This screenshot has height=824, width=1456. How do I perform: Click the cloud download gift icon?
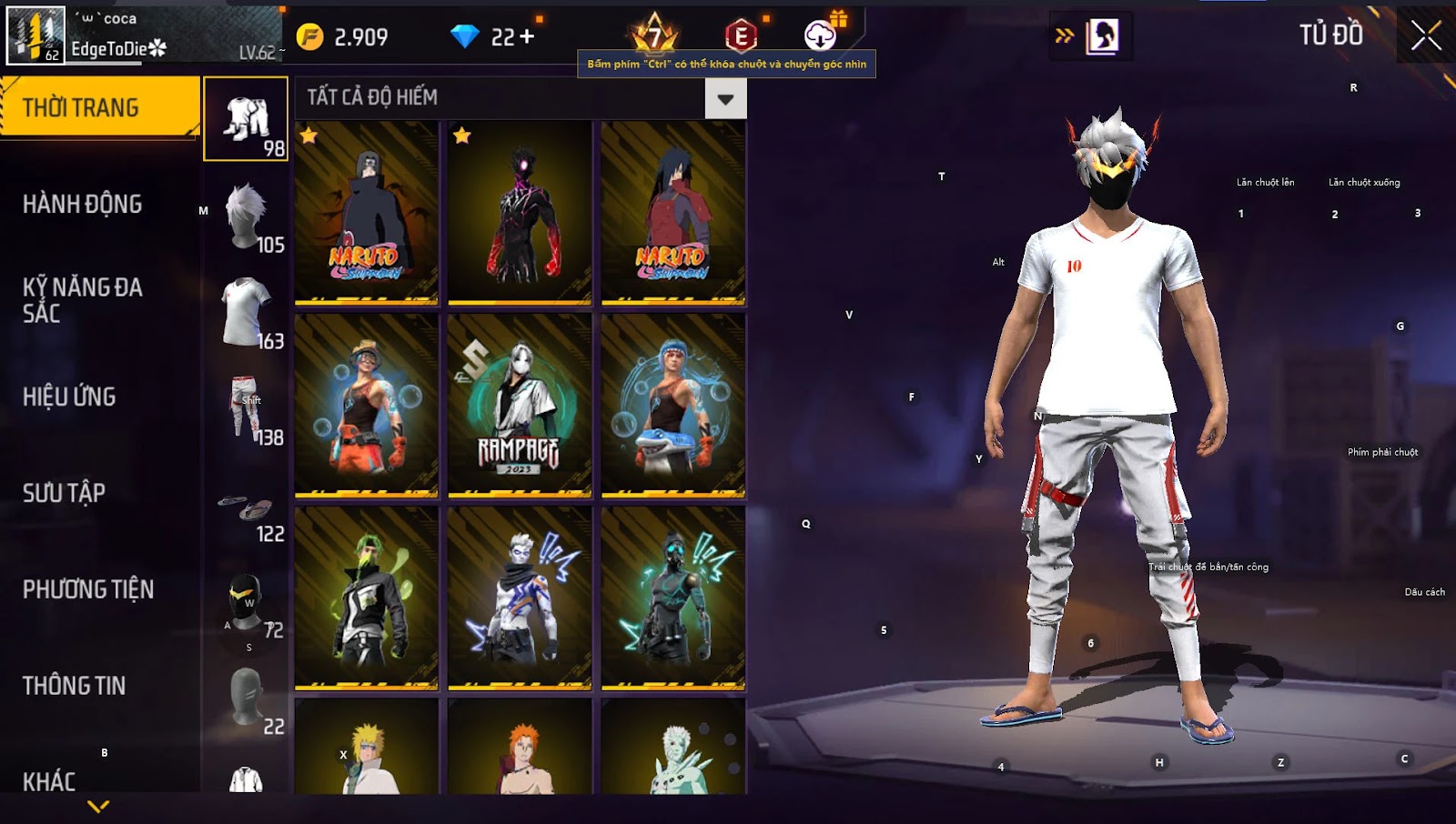[x=822, y=35]
